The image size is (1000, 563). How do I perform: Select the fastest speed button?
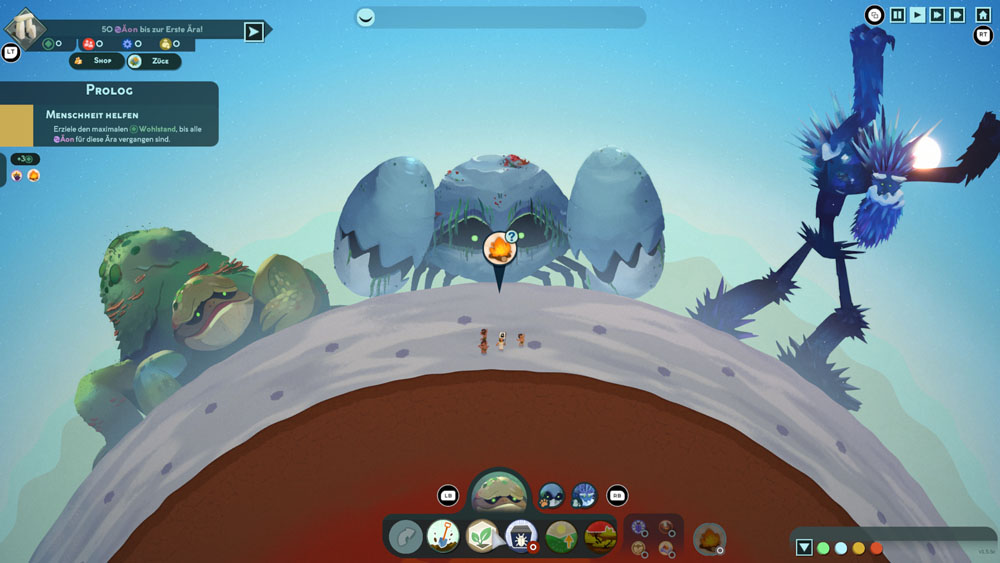tap(957, 15)
